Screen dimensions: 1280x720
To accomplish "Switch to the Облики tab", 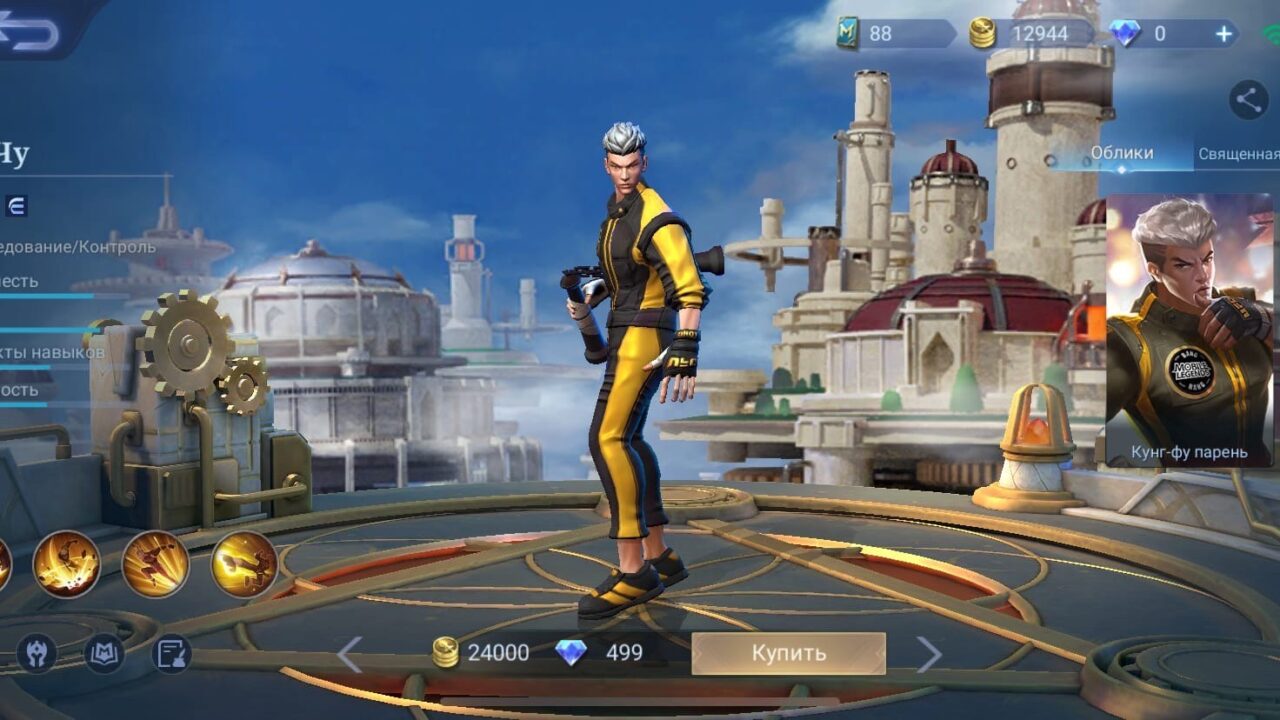I will [x=1121, y=153].
